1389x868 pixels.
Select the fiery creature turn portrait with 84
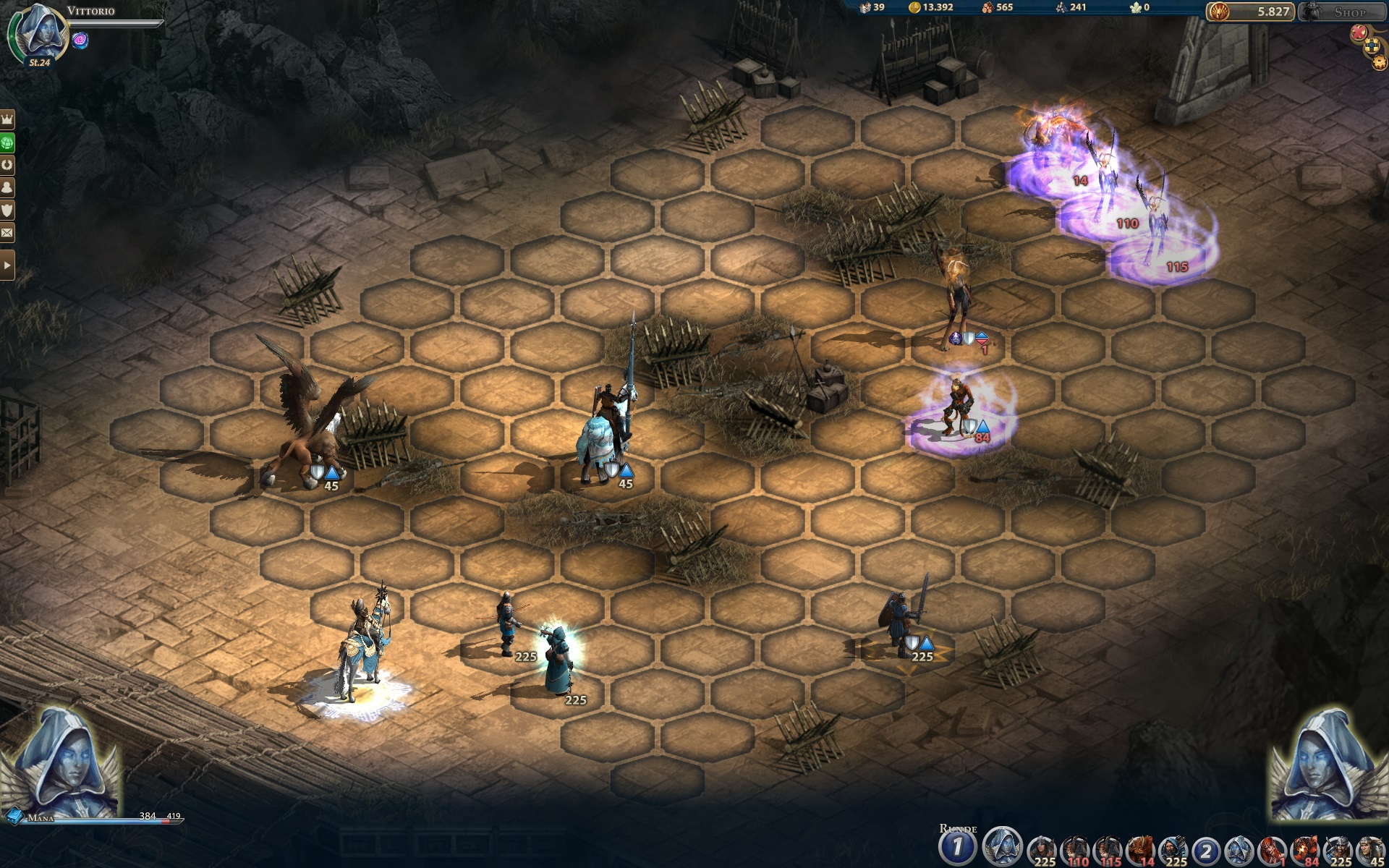pyautogui.click(x=1306, y=850)
